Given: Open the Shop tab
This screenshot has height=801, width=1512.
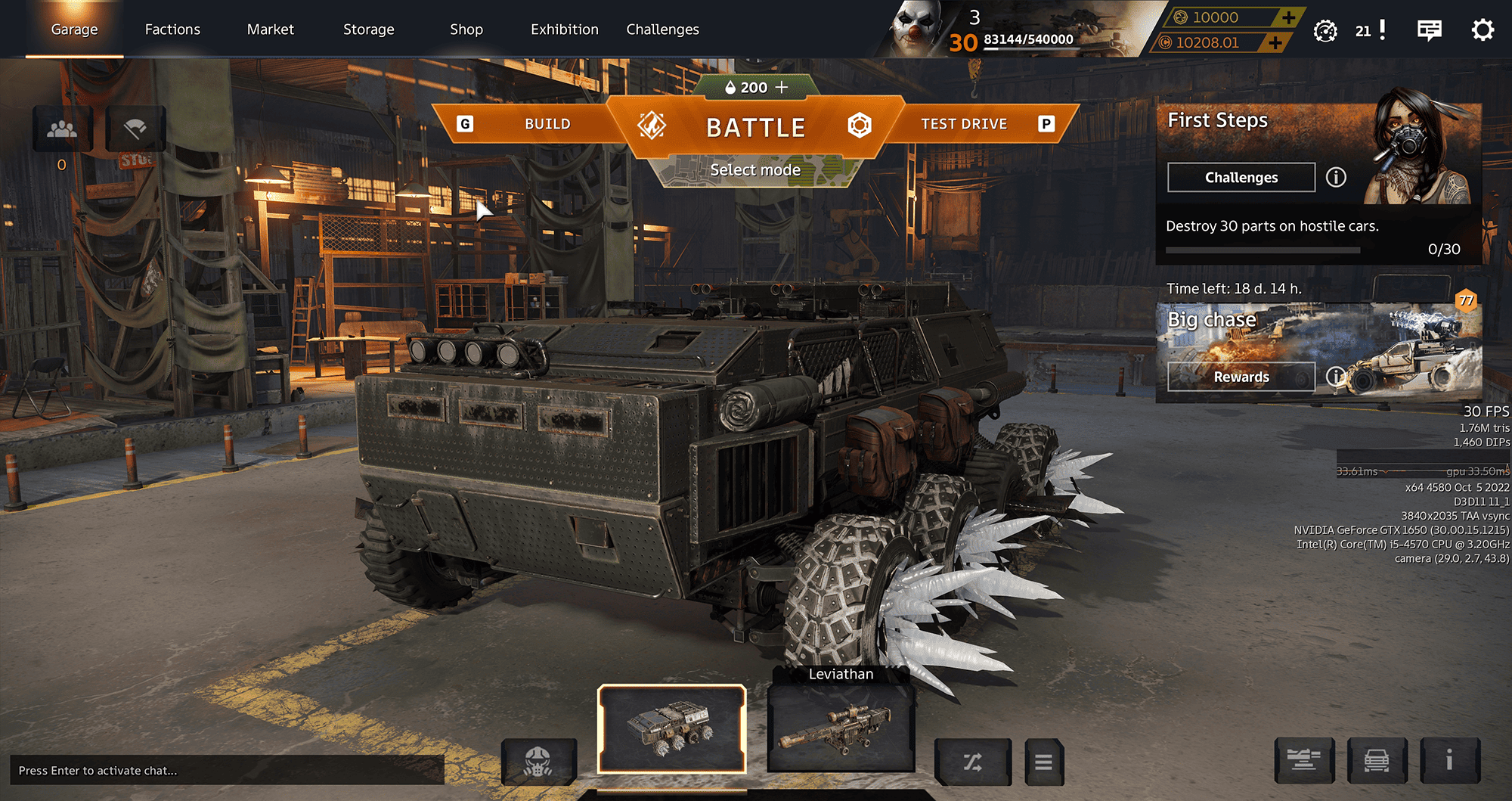Looking at the screenshot, I should 466,29.
